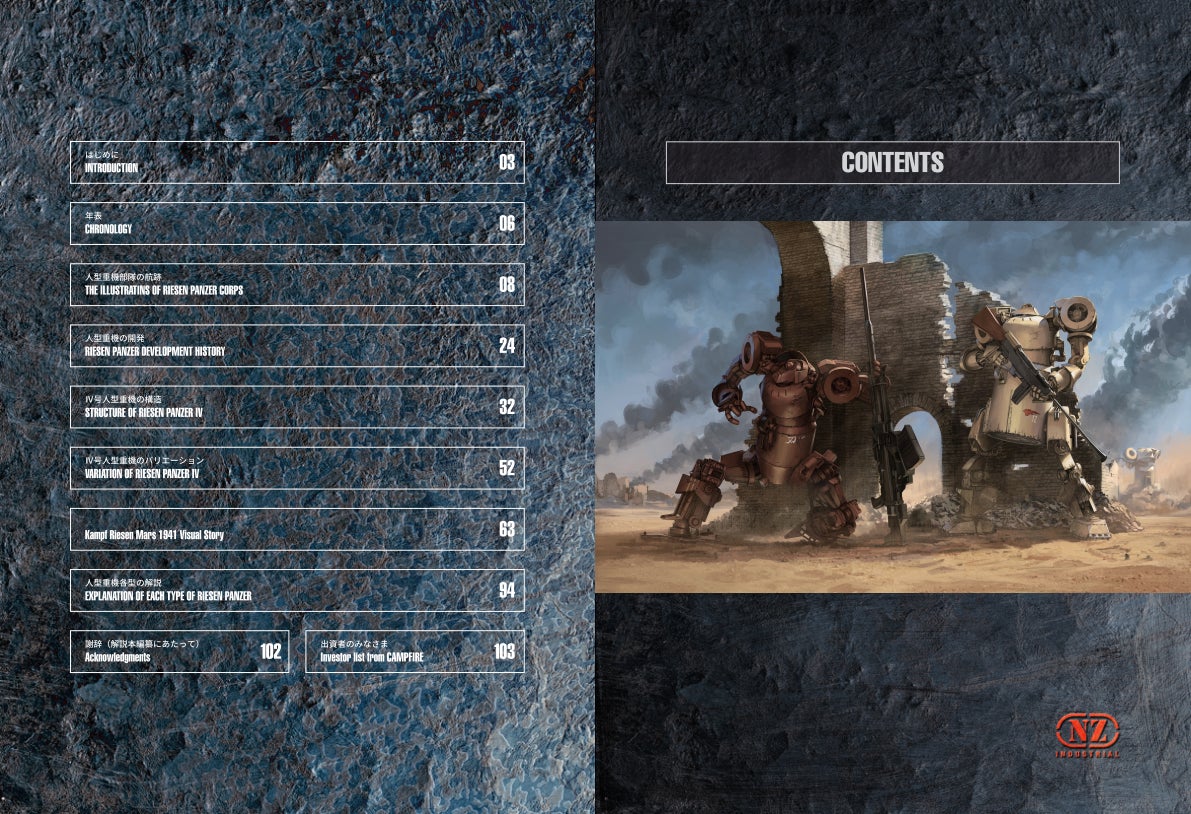Open Riesen Panzer Development History
This screenshot has height=814, width=1191.
point(297,346)
